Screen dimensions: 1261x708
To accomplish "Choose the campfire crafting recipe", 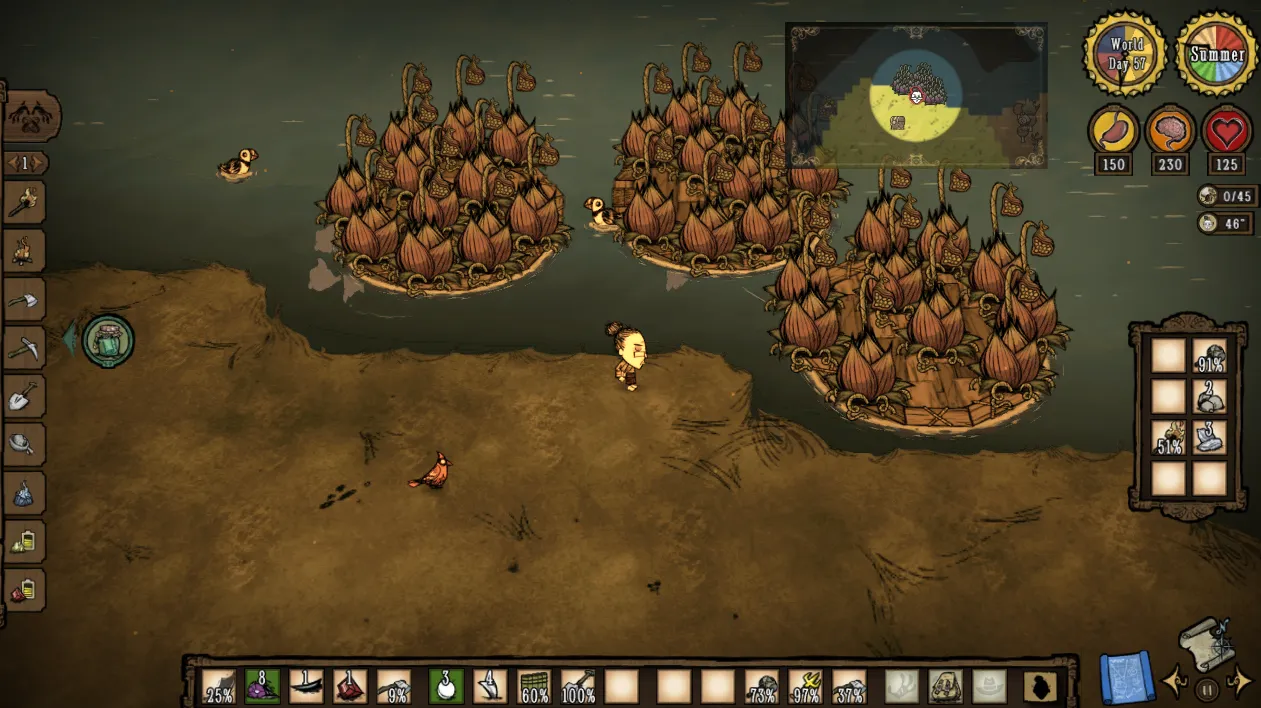I will [x=24, y=251].
